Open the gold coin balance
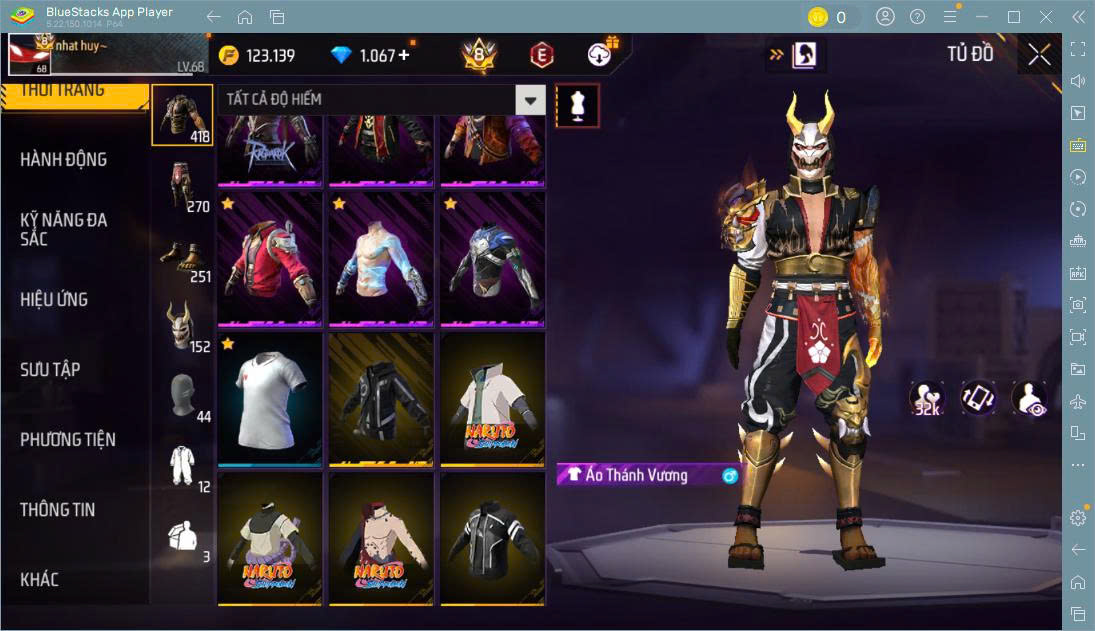This screenshot has height=631, width=1095. 257,55
